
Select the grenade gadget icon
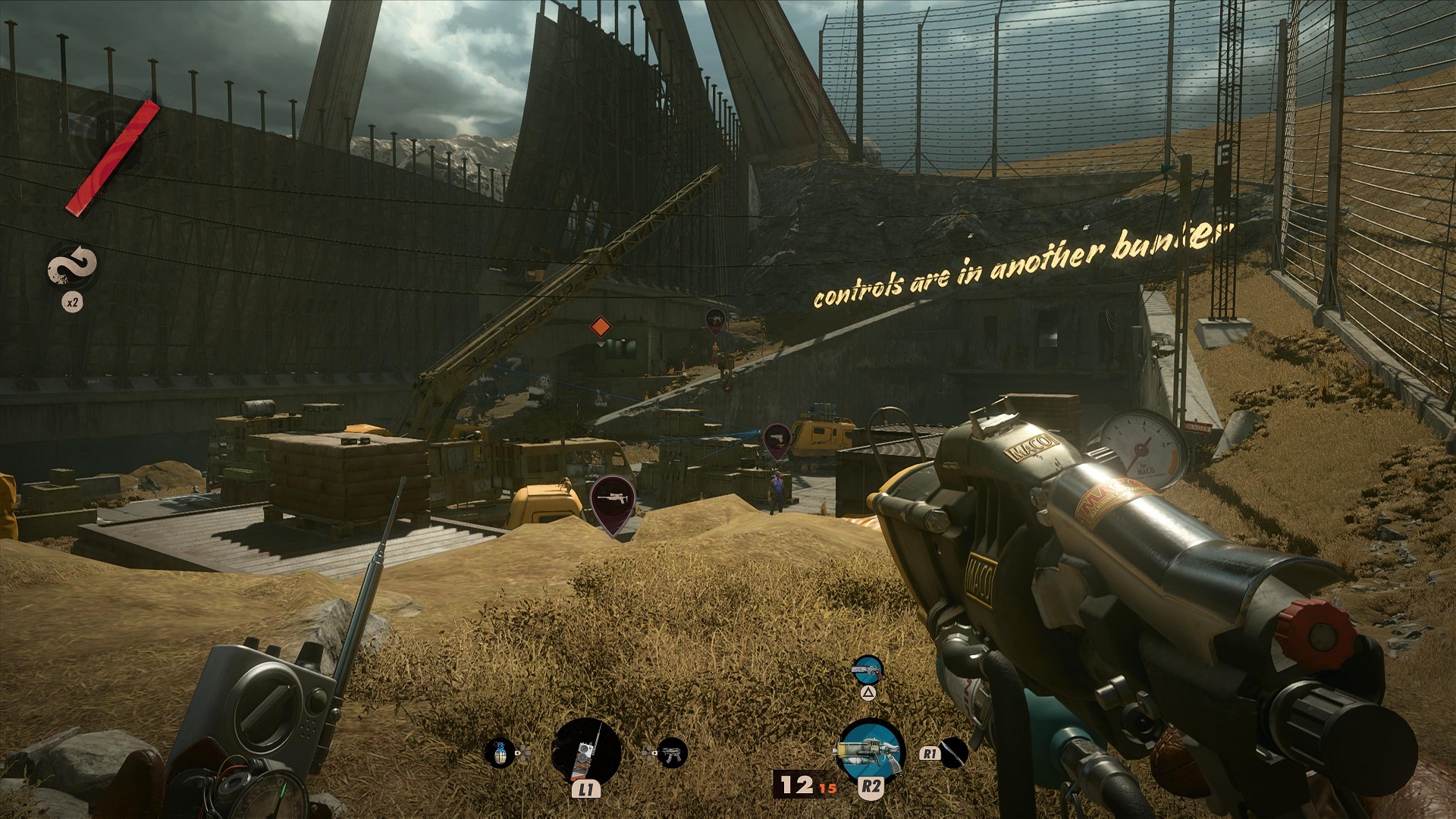tap(499, 753)
